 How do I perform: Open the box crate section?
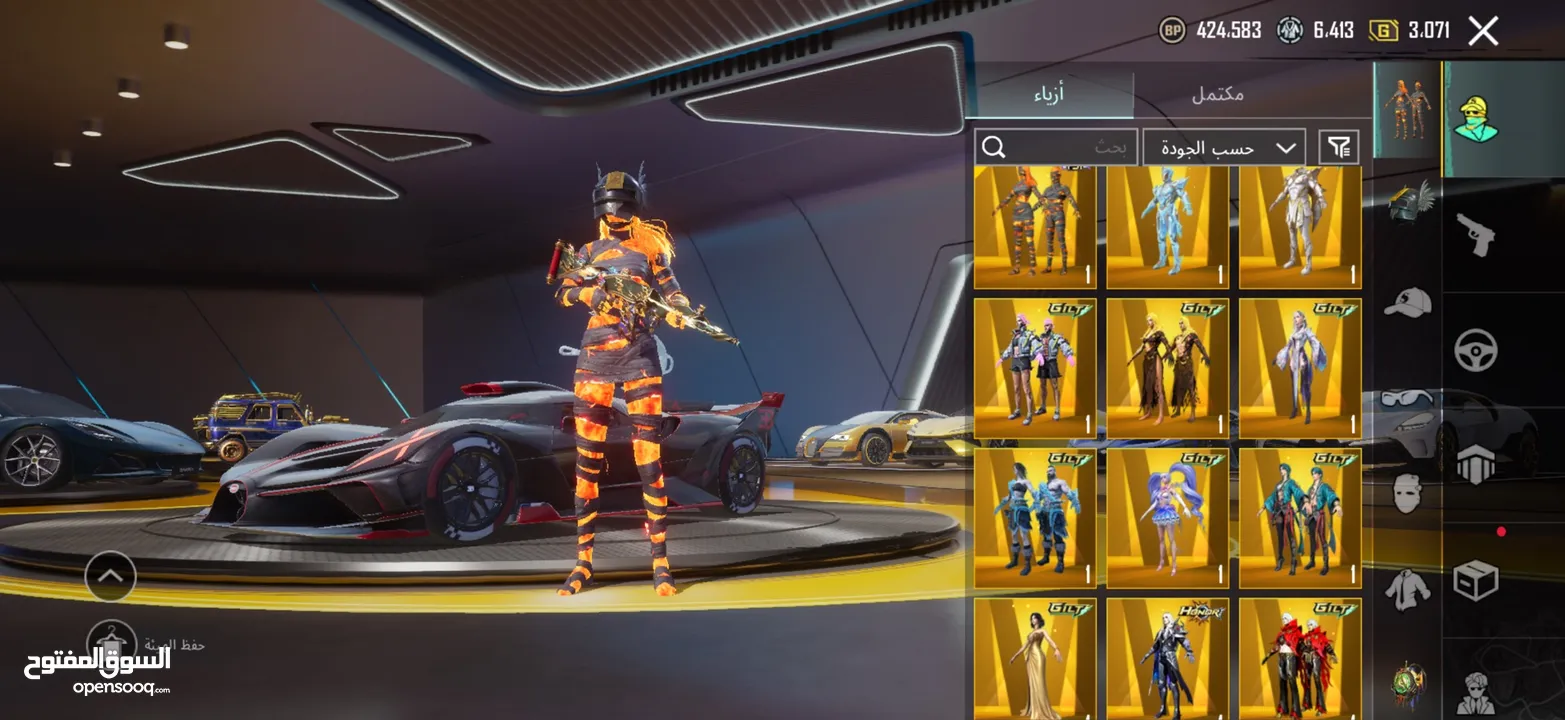[x=1475, y=580]
